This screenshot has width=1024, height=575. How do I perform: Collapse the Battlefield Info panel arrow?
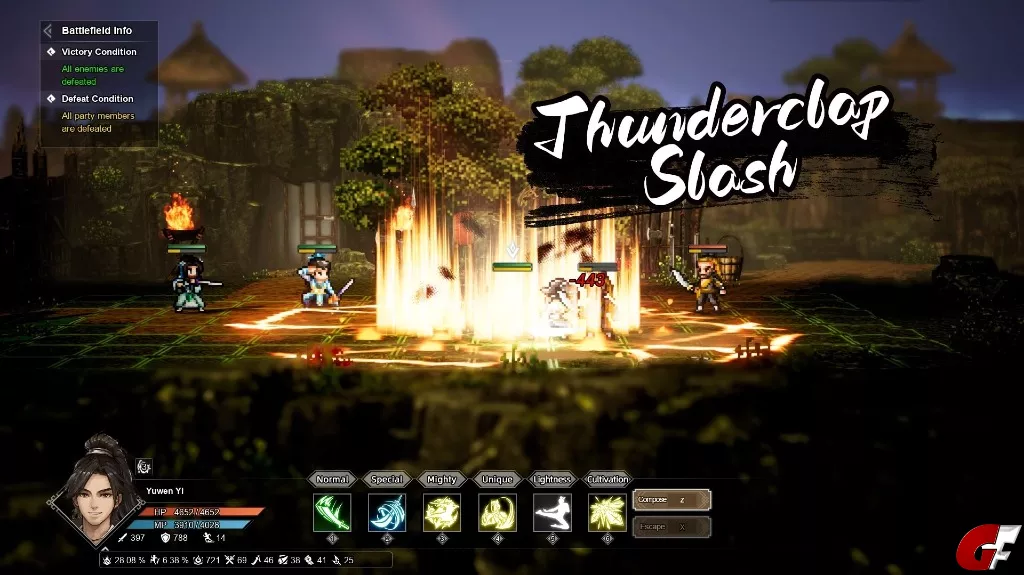click(47, 31)
